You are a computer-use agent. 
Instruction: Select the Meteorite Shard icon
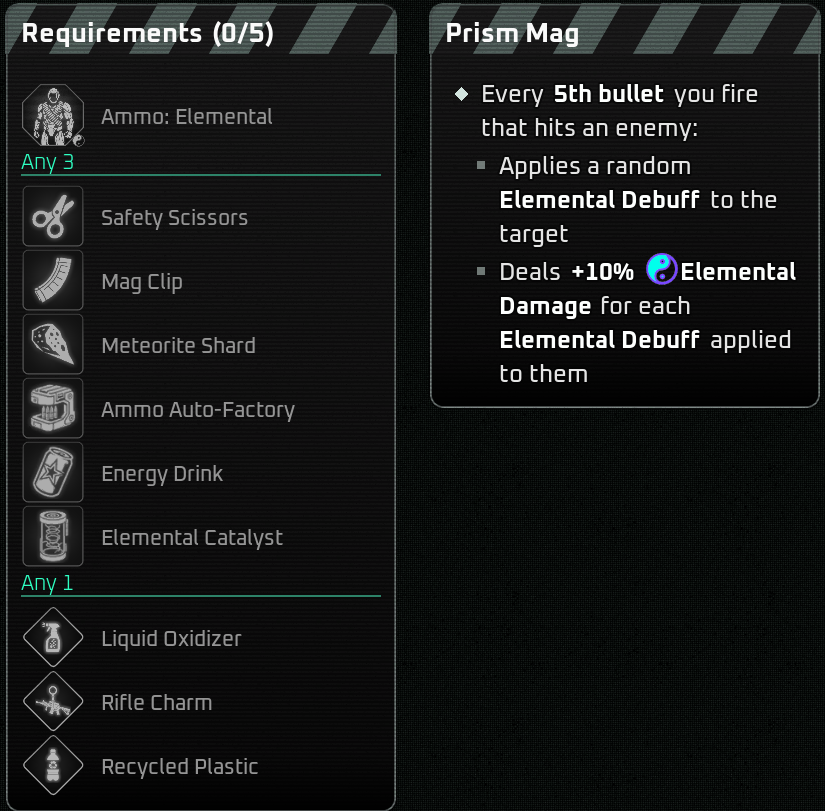(53, 345)
